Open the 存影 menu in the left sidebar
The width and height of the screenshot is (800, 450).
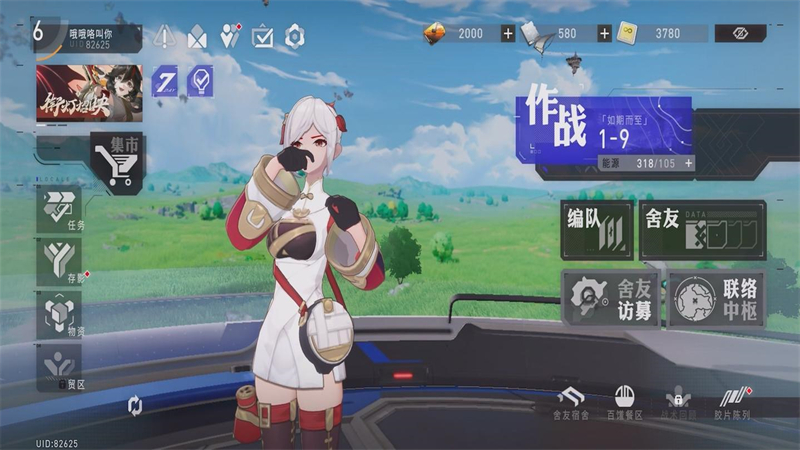pos(62,264)
